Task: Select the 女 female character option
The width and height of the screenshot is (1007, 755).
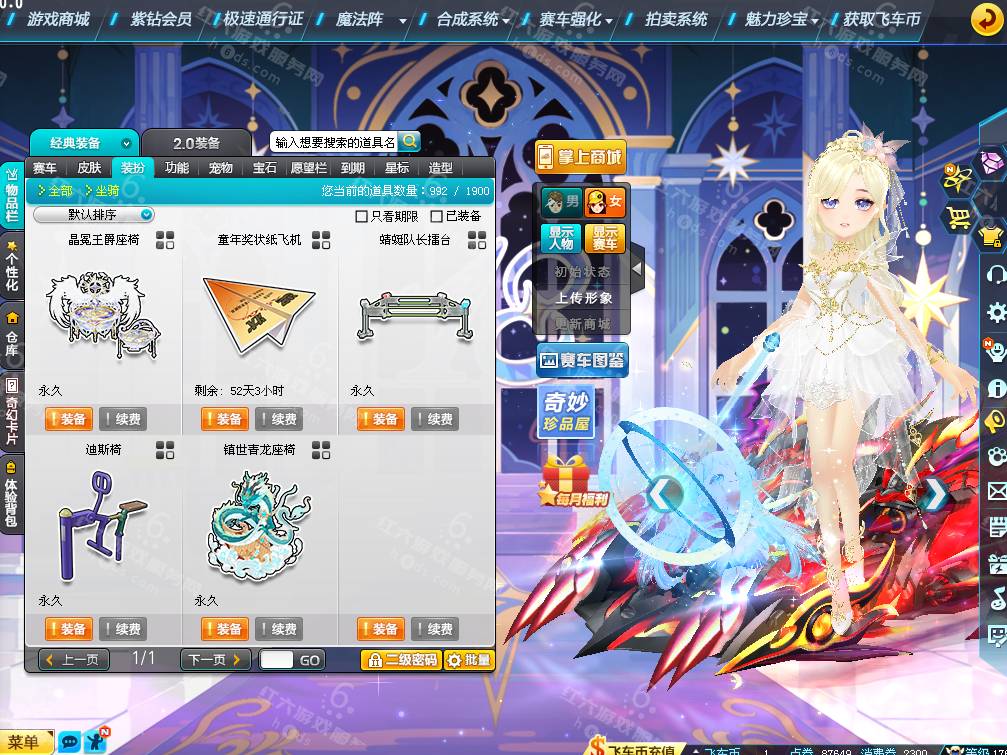Action: coord(605,202)
